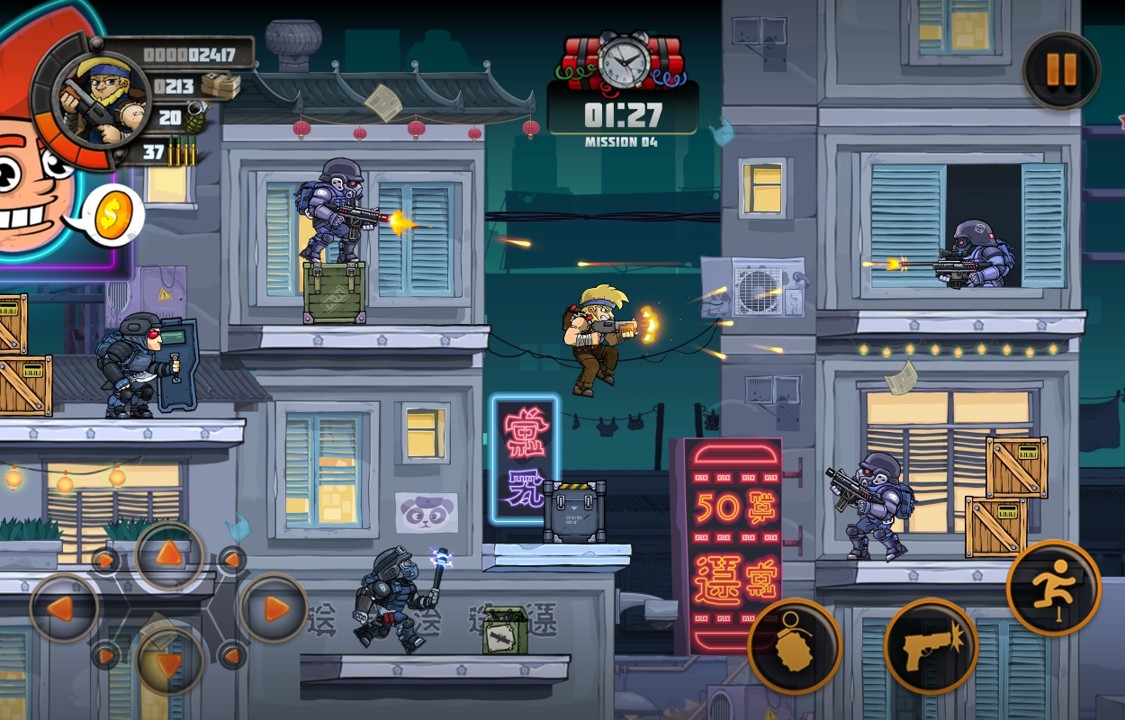Jump using the running man button

point(1053,588)
